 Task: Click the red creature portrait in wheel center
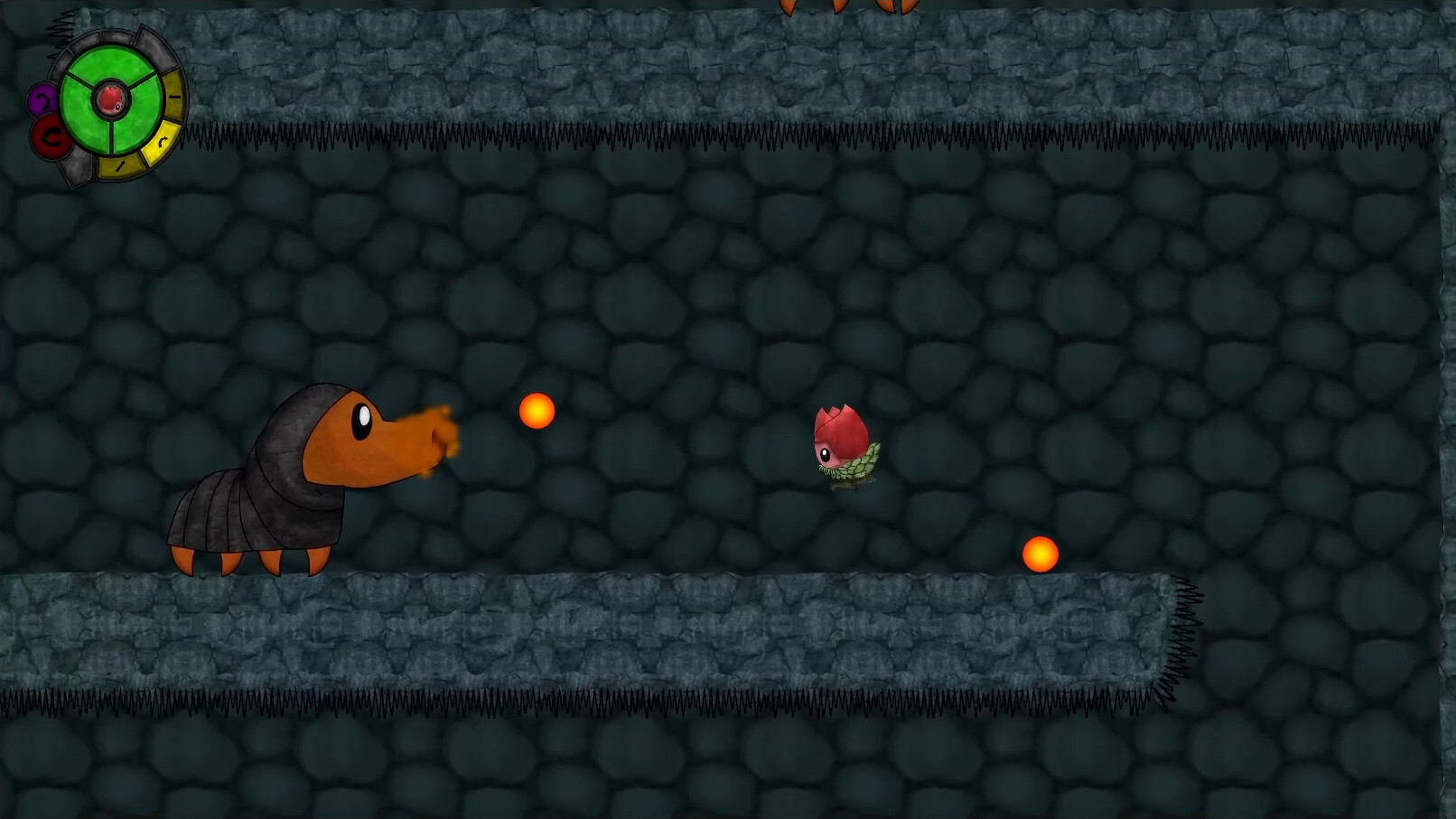[111, 98]
